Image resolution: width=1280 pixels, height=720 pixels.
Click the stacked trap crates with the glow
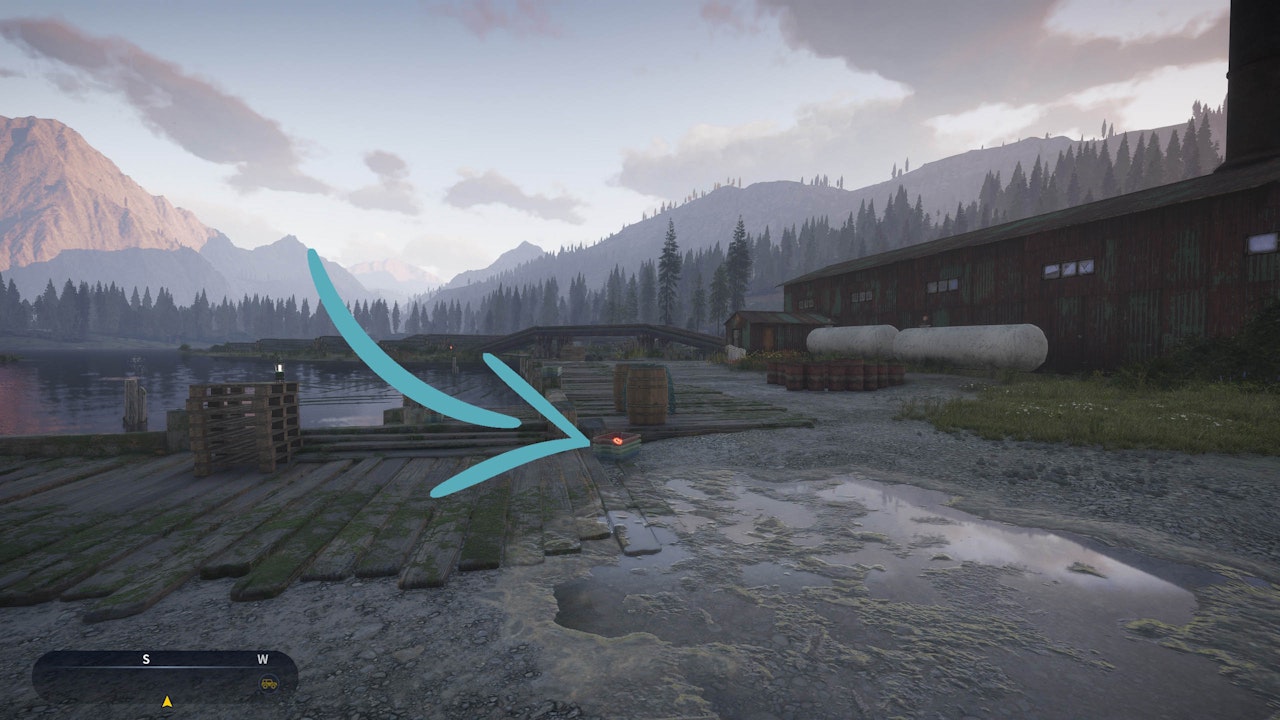617,445
